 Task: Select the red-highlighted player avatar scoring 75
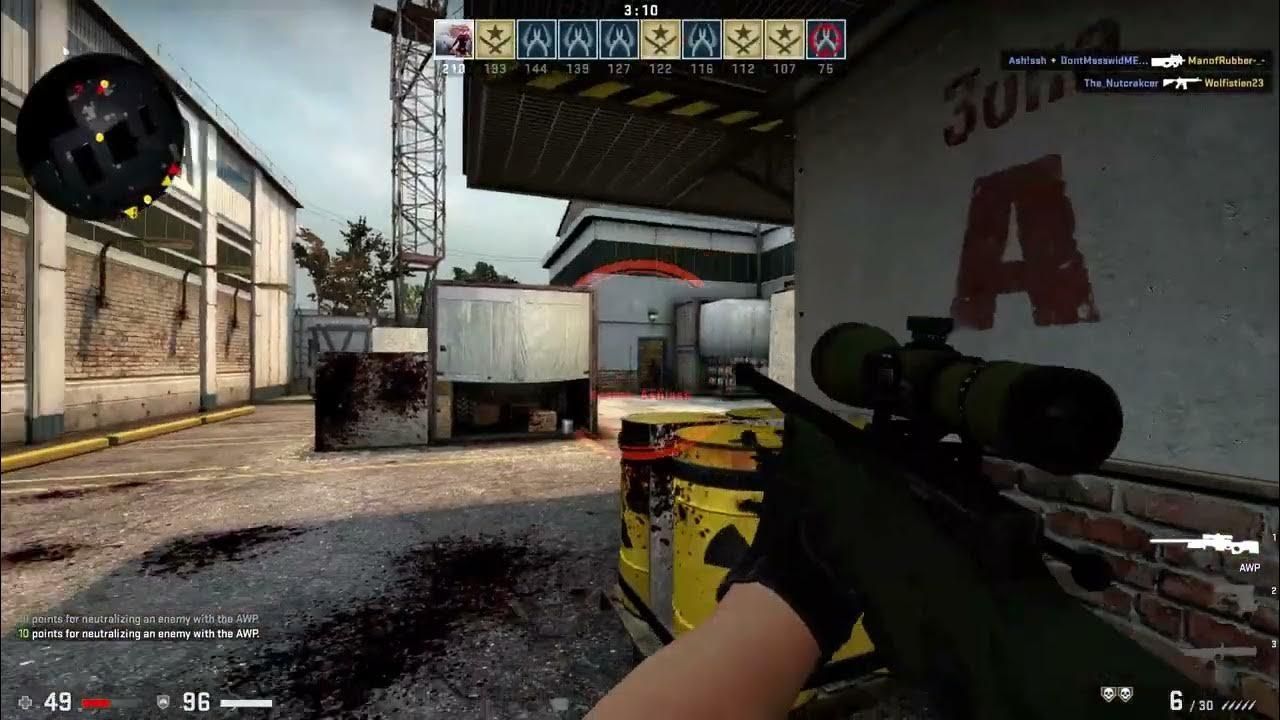point(825,39)
